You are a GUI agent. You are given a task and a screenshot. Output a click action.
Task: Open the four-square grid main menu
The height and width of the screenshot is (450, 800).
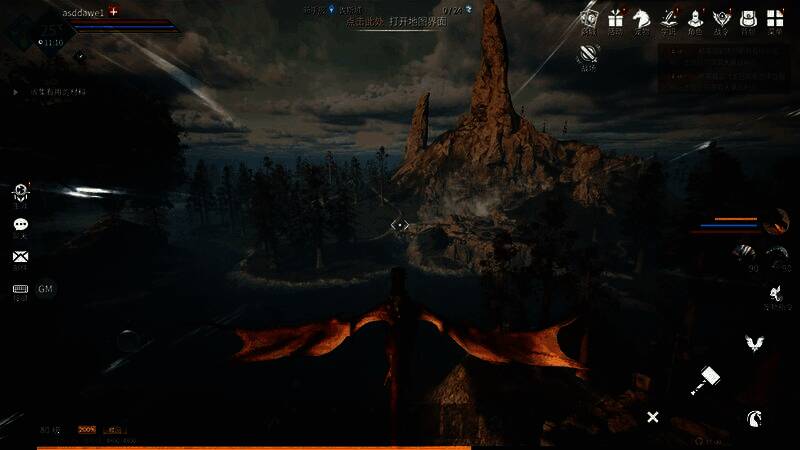click(x=775, y=18)
